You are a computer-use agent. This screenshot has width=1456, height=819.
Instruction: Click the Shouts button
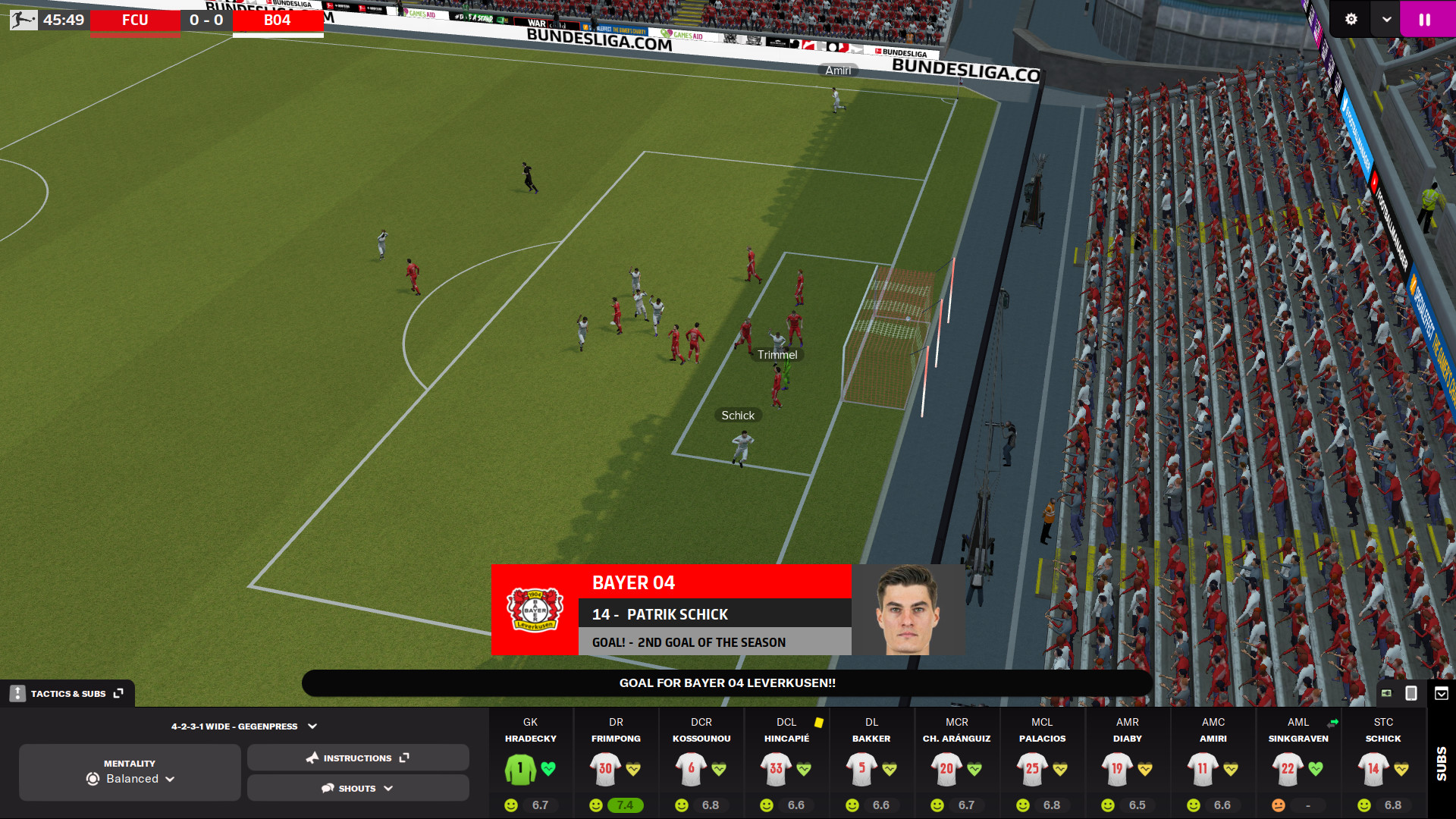click(x=357, y=788)
